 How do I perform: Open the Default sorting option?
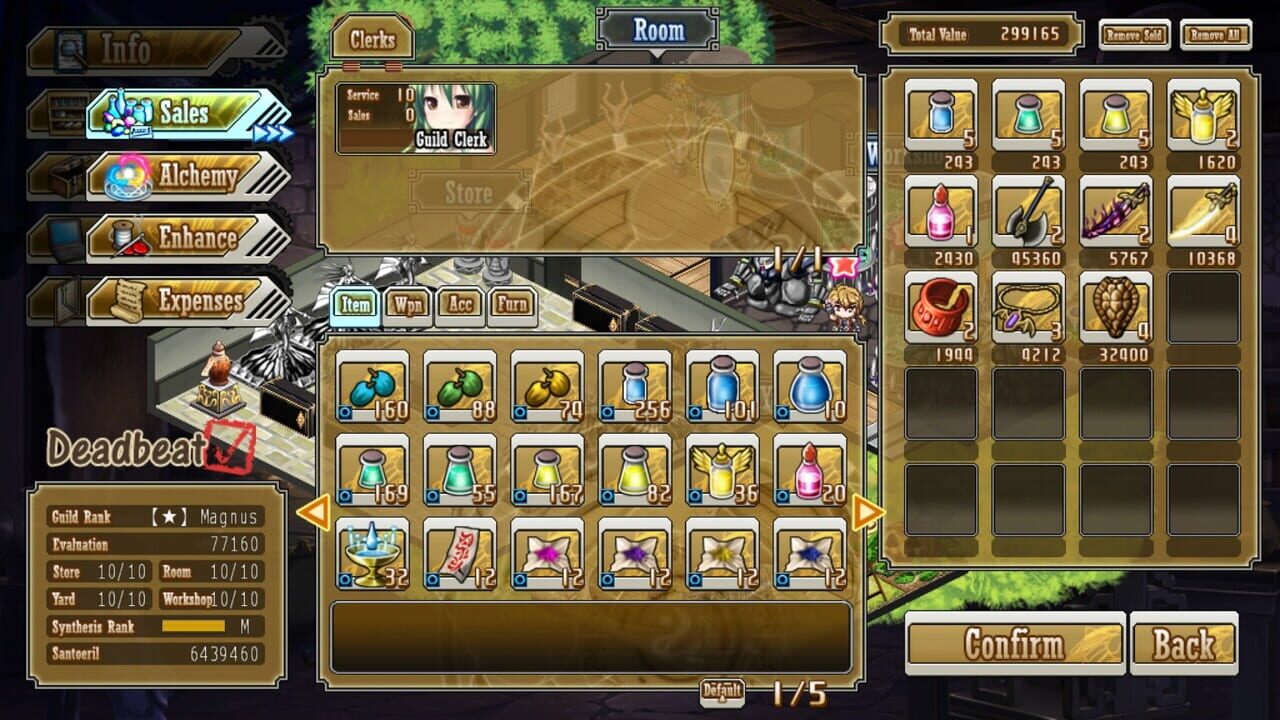tap(725, 690)
